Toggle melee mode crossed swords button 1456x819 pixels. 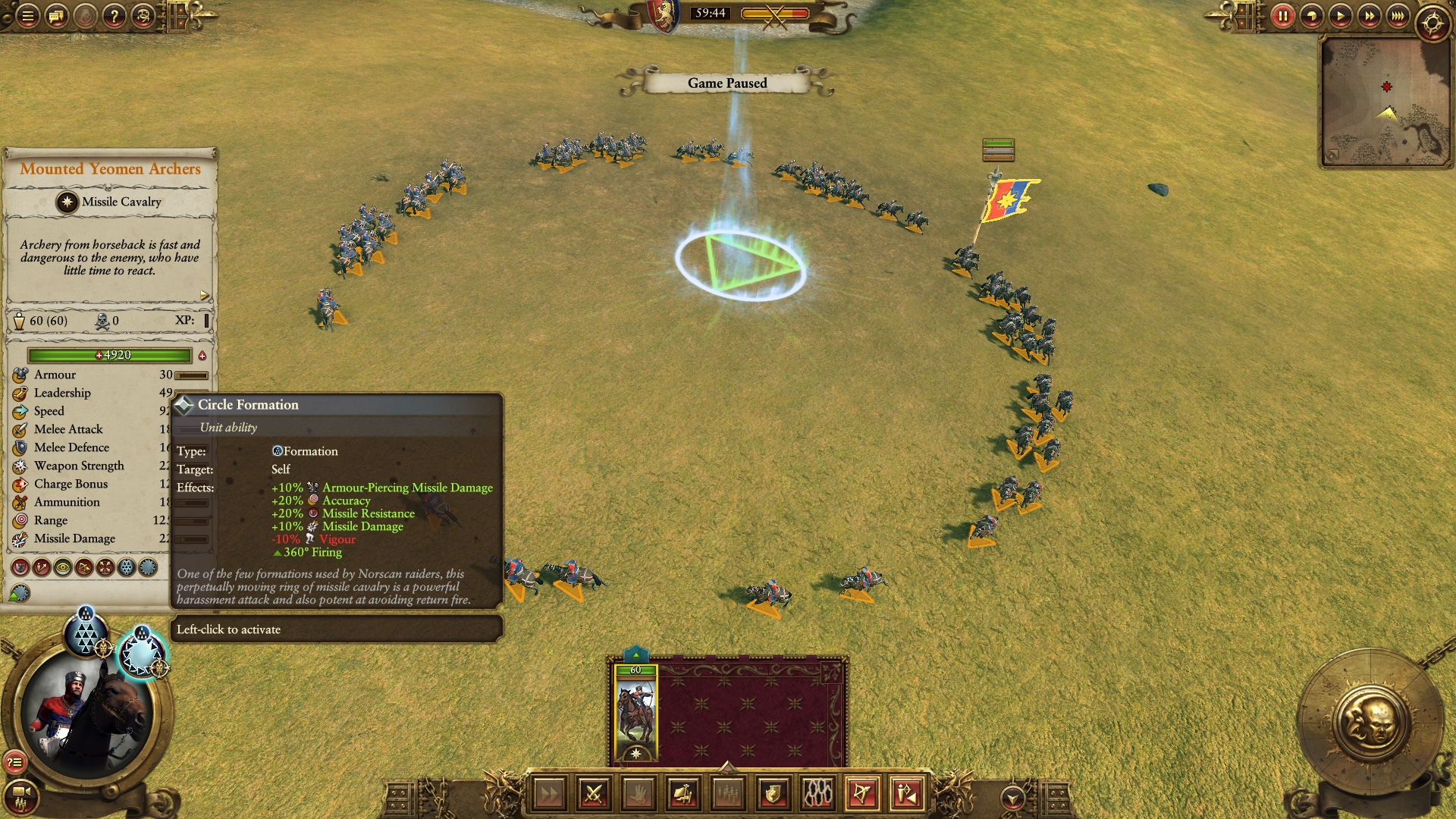click(x=594, y=794)
